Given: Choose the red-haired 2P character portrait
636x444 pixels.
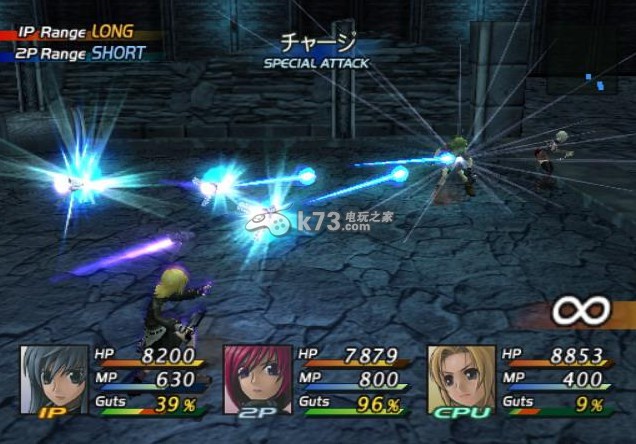Looking at the screenshot, I should click(x=257, y=380).
